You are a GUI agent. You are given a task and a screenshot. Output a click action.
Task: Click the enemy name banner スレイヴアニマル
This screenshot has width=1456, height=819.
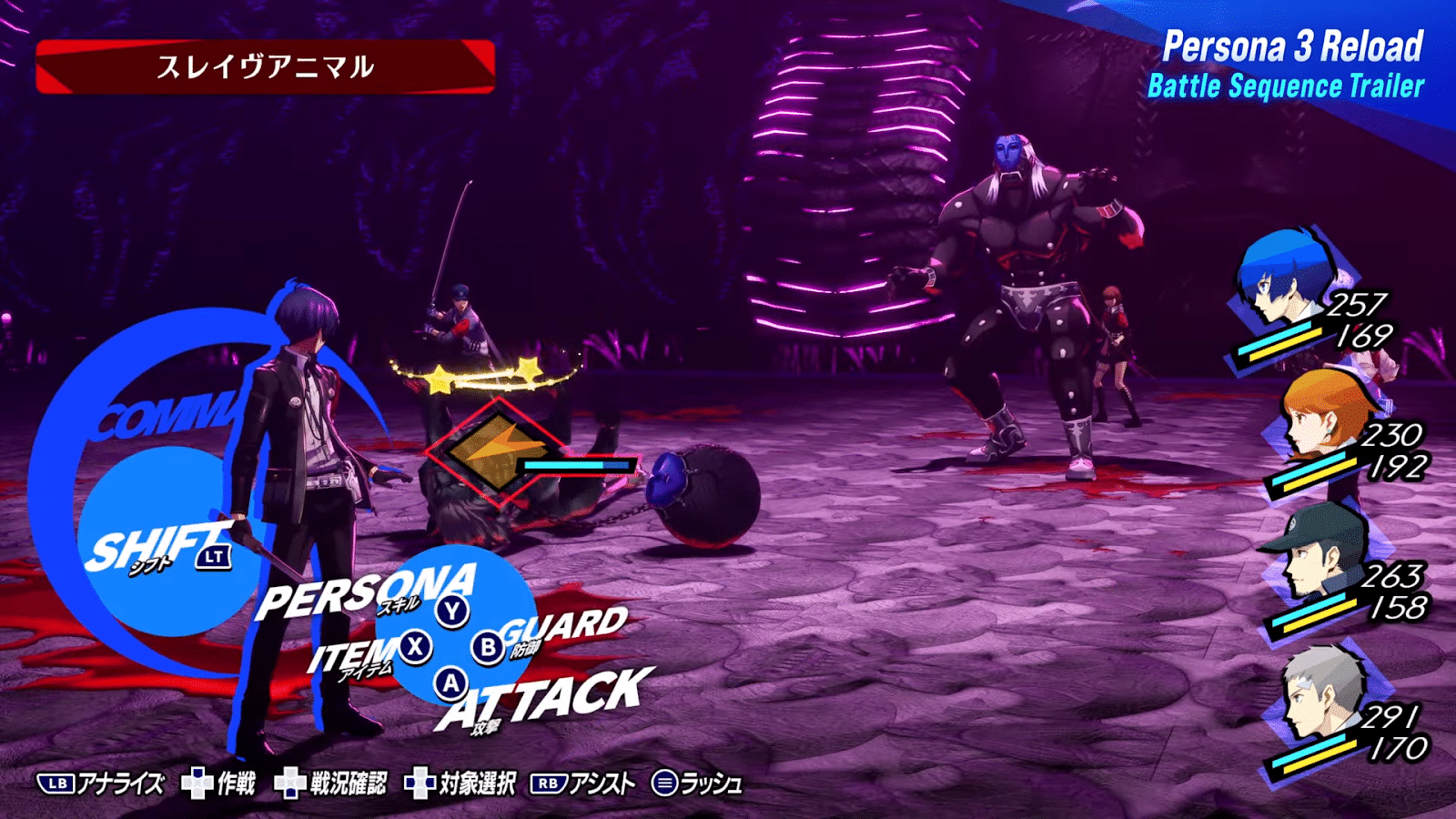(268, 65)
